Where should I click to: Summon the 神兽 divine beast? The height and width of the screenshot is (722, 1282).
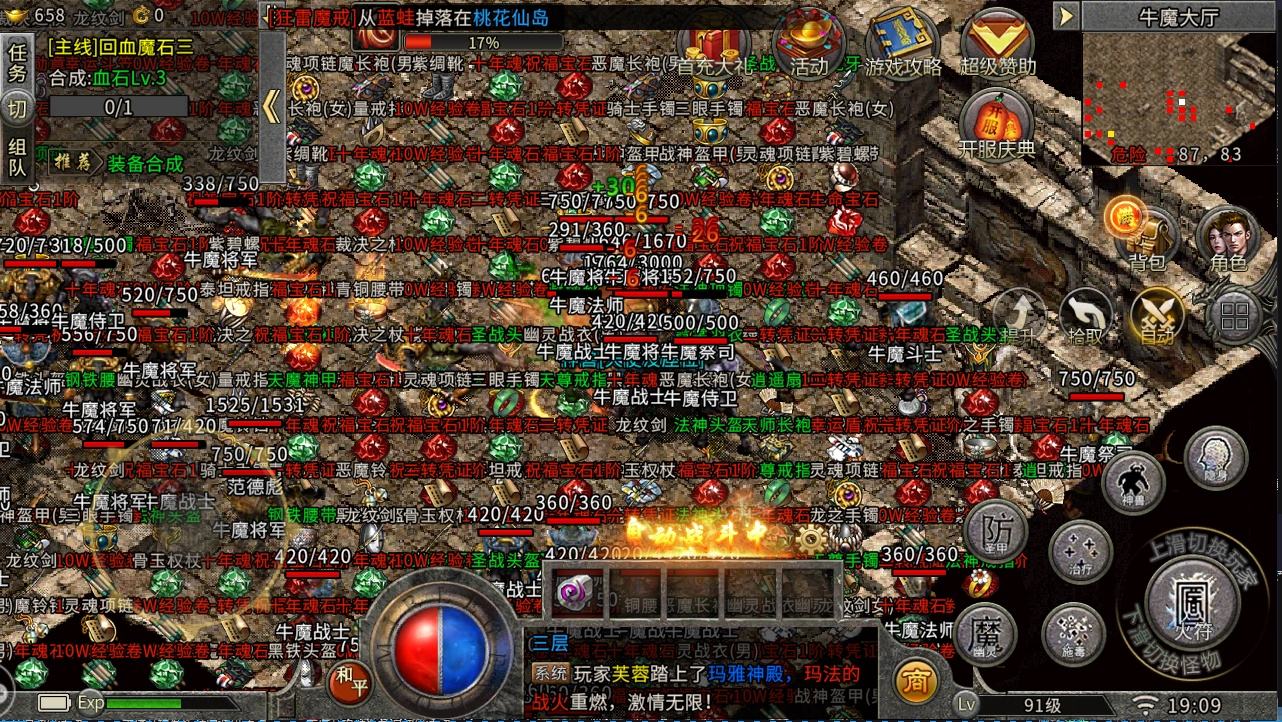click(x=1133, y=480)
